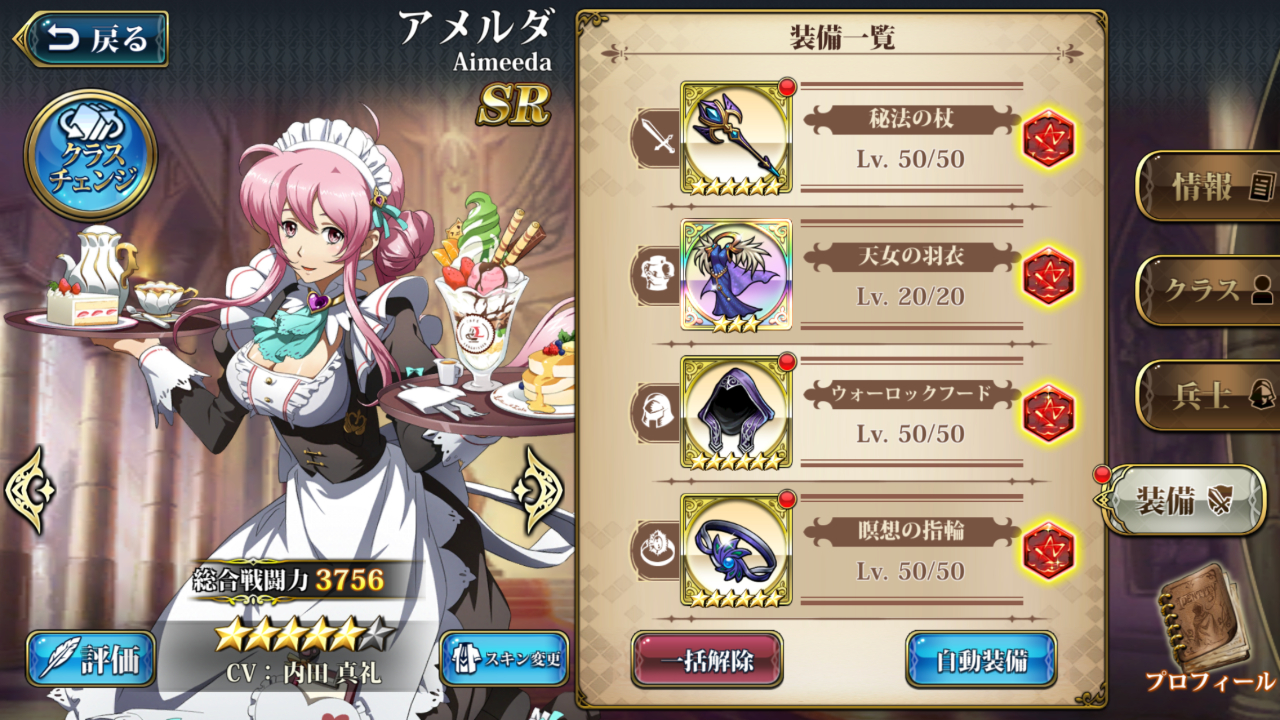Switch to the クラス class tab
1280x720 pixels.
(x=1210, y=290)
